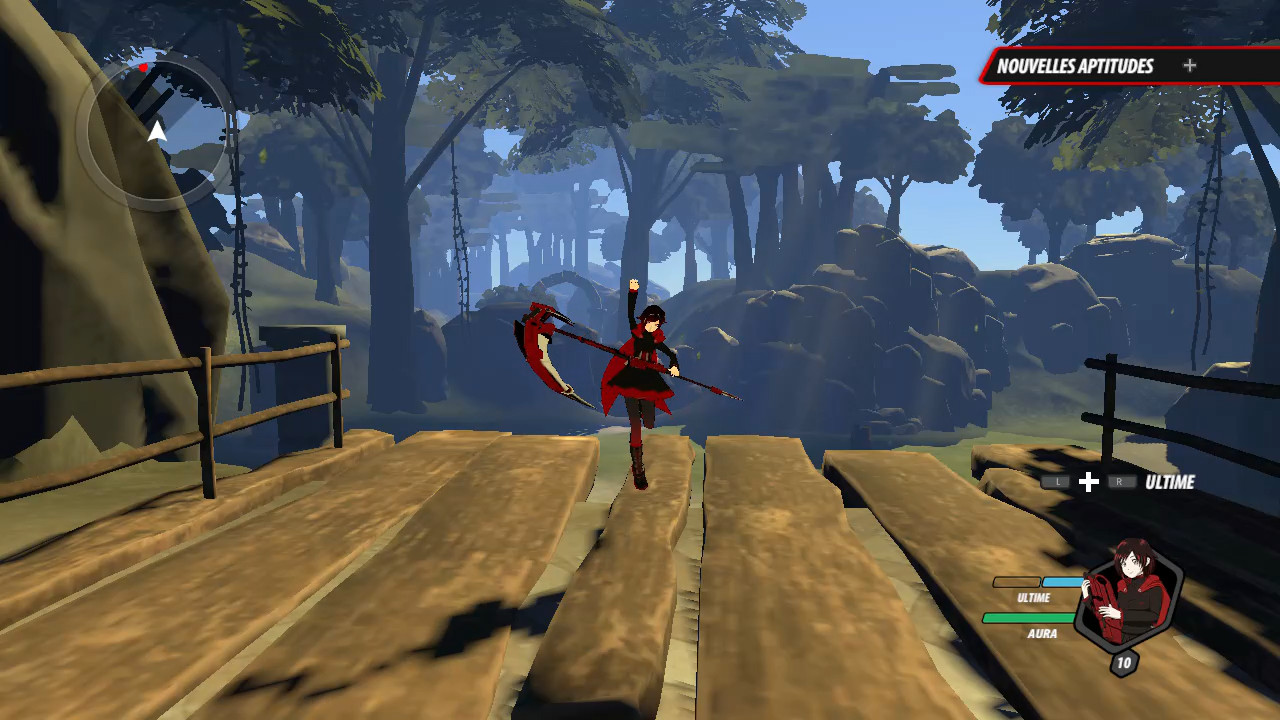1280x720 pixels.
Task: Select the Ruby character portrait
Action: pos(1129,596)
